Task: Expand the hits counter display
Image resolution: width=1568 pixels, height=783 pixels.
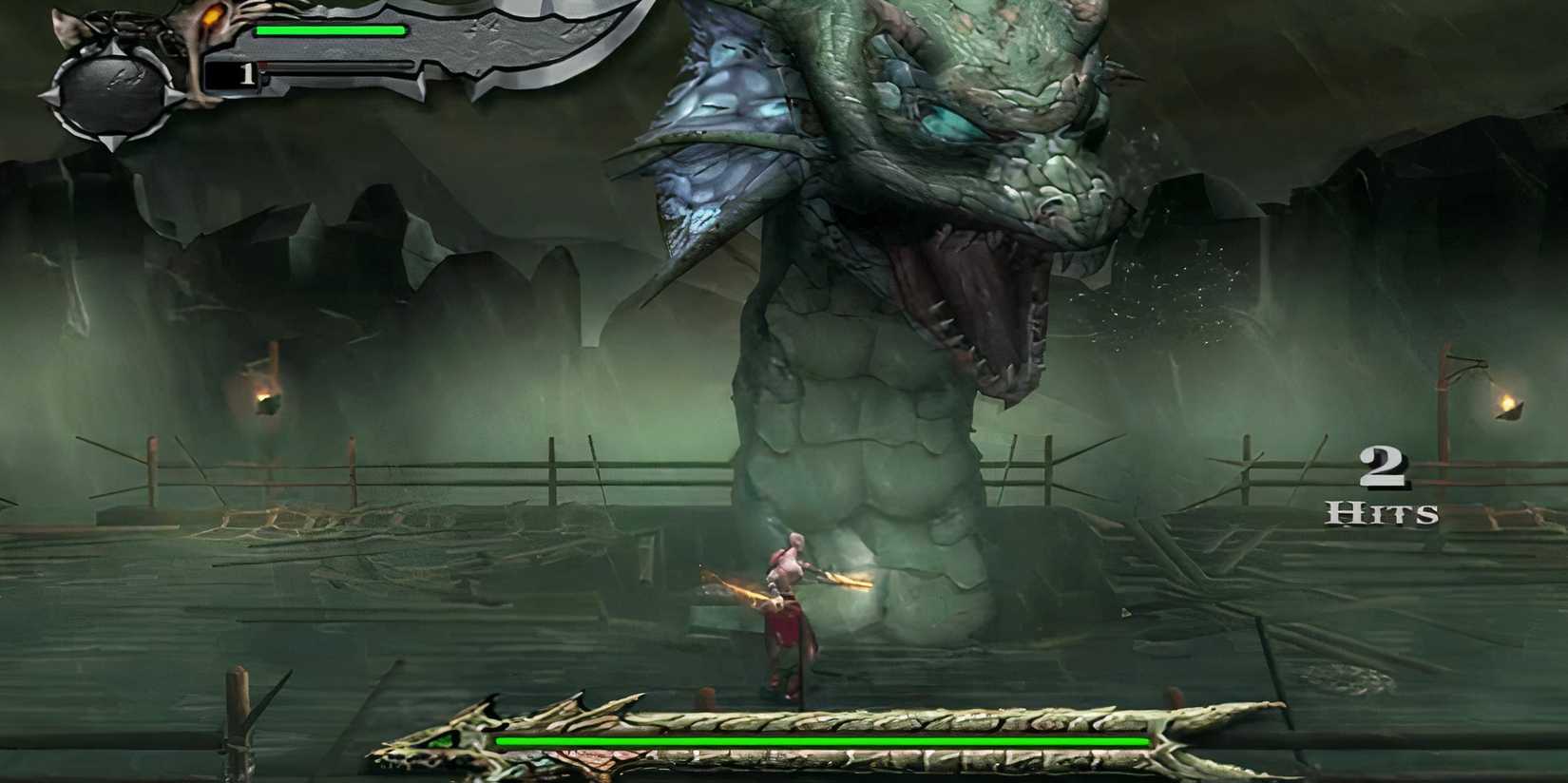Action: (1383, 485)
